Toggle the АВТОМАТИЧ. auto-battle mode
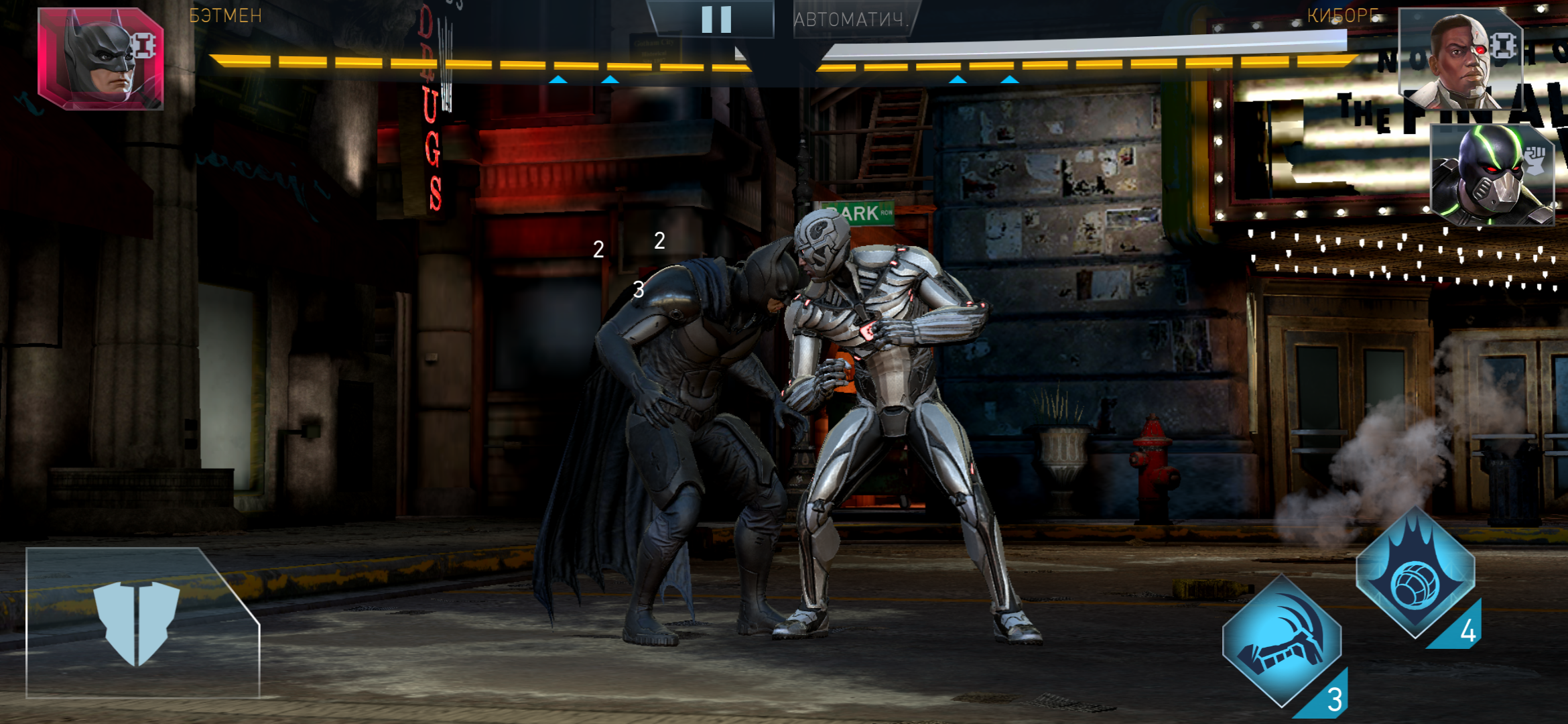 [851, 19]
